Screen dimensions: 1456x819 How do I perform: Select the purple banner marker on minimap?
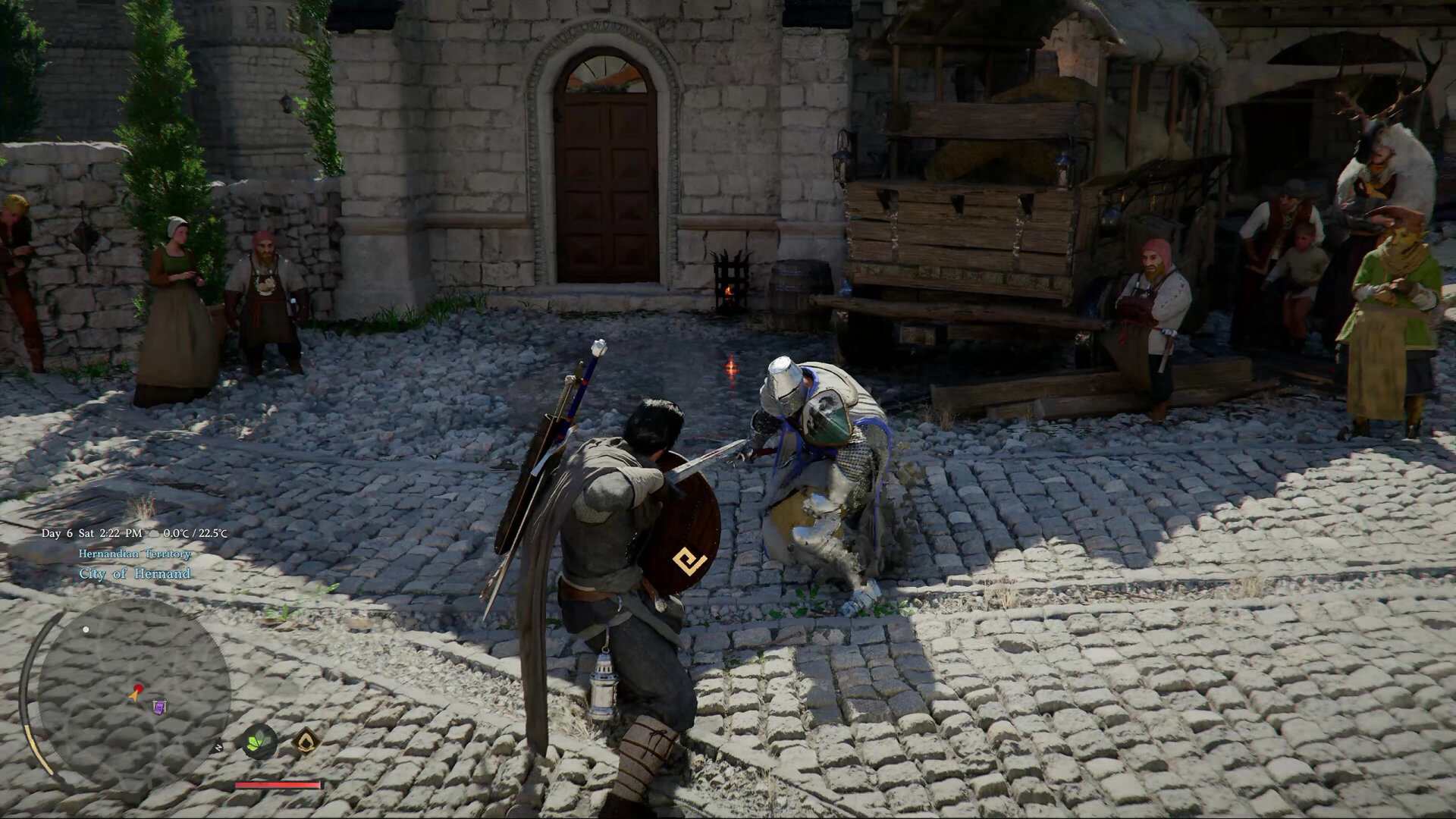coord(159,708)
